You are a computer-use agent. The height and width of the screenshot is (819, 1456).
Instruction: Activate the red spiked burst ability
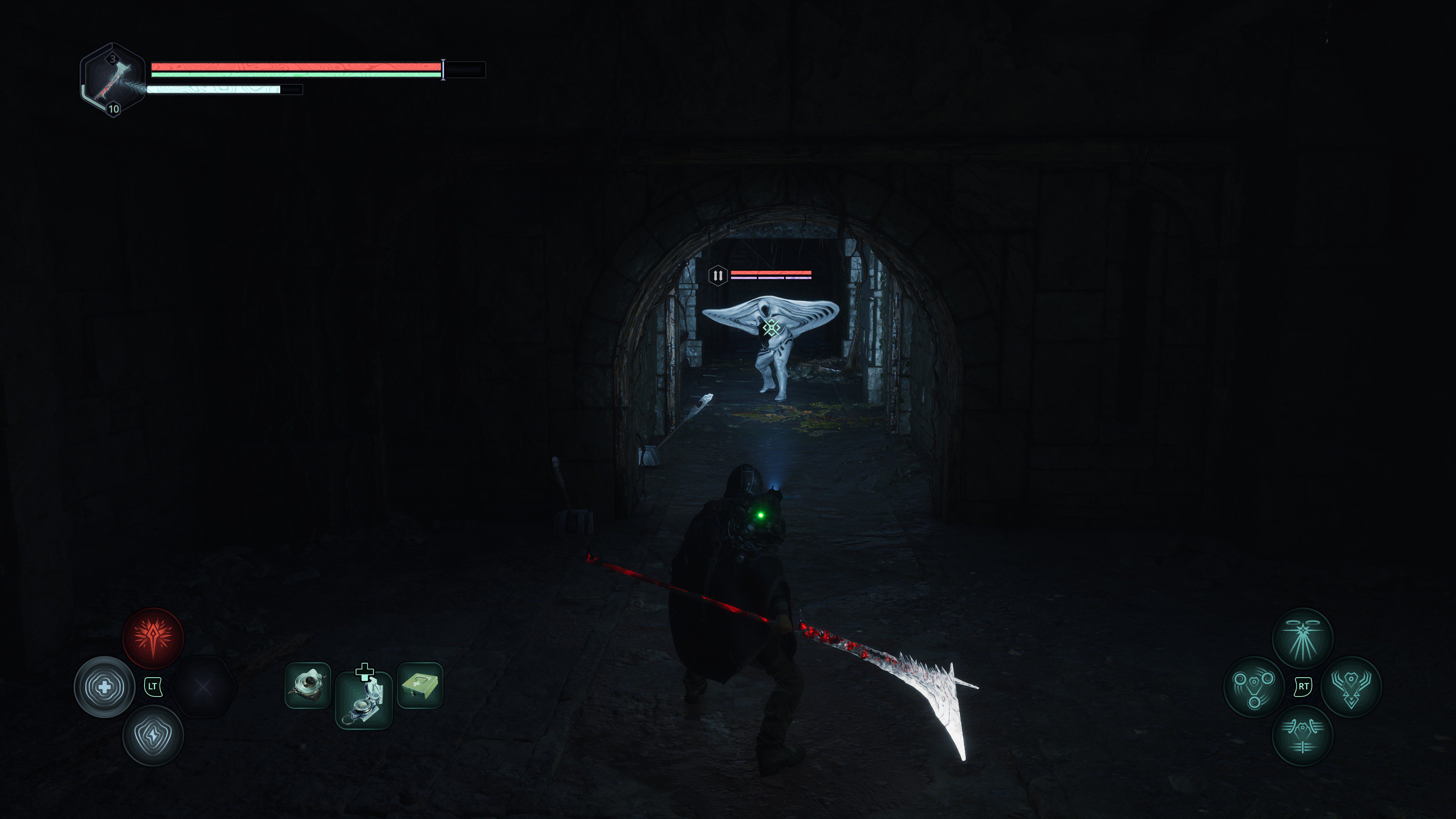pos(153,637)
